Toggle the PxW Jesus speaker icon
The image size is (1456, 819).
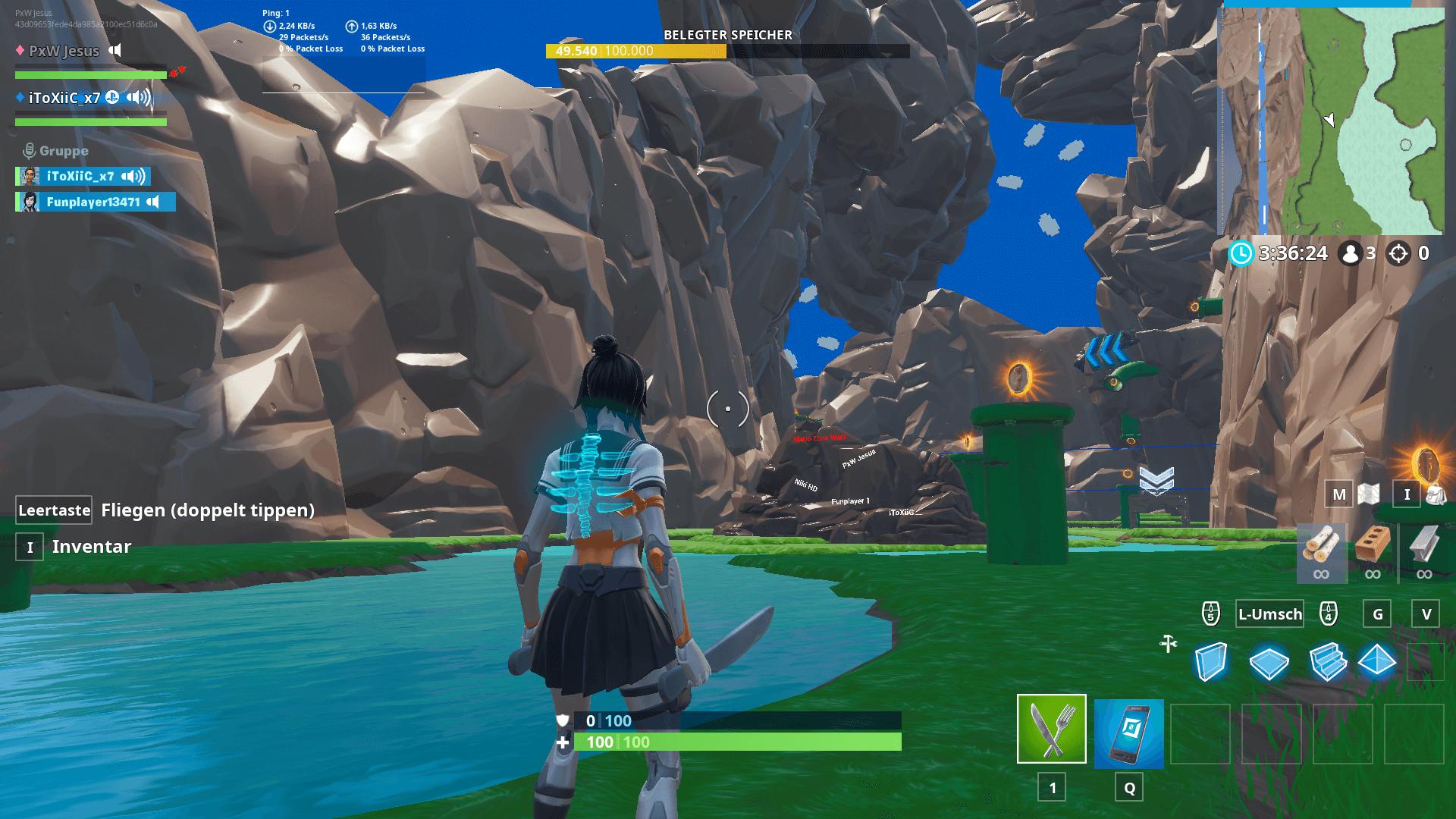click(x=115, y=51)
